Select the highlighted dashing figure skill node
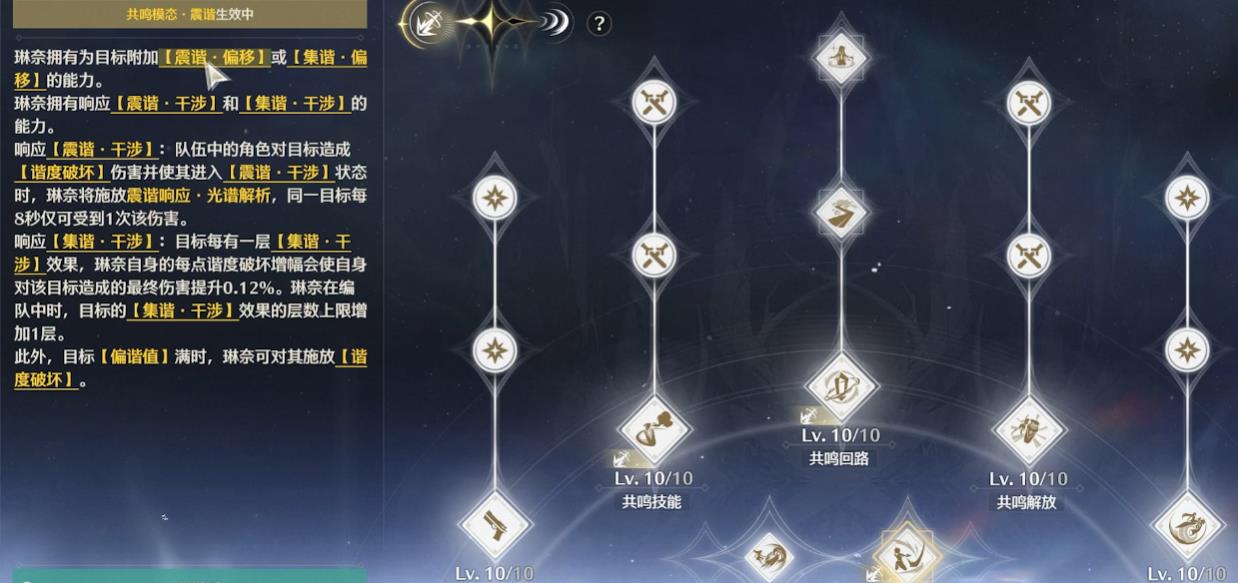Screen dimensions: 1238x583 (x=905, y=556)
